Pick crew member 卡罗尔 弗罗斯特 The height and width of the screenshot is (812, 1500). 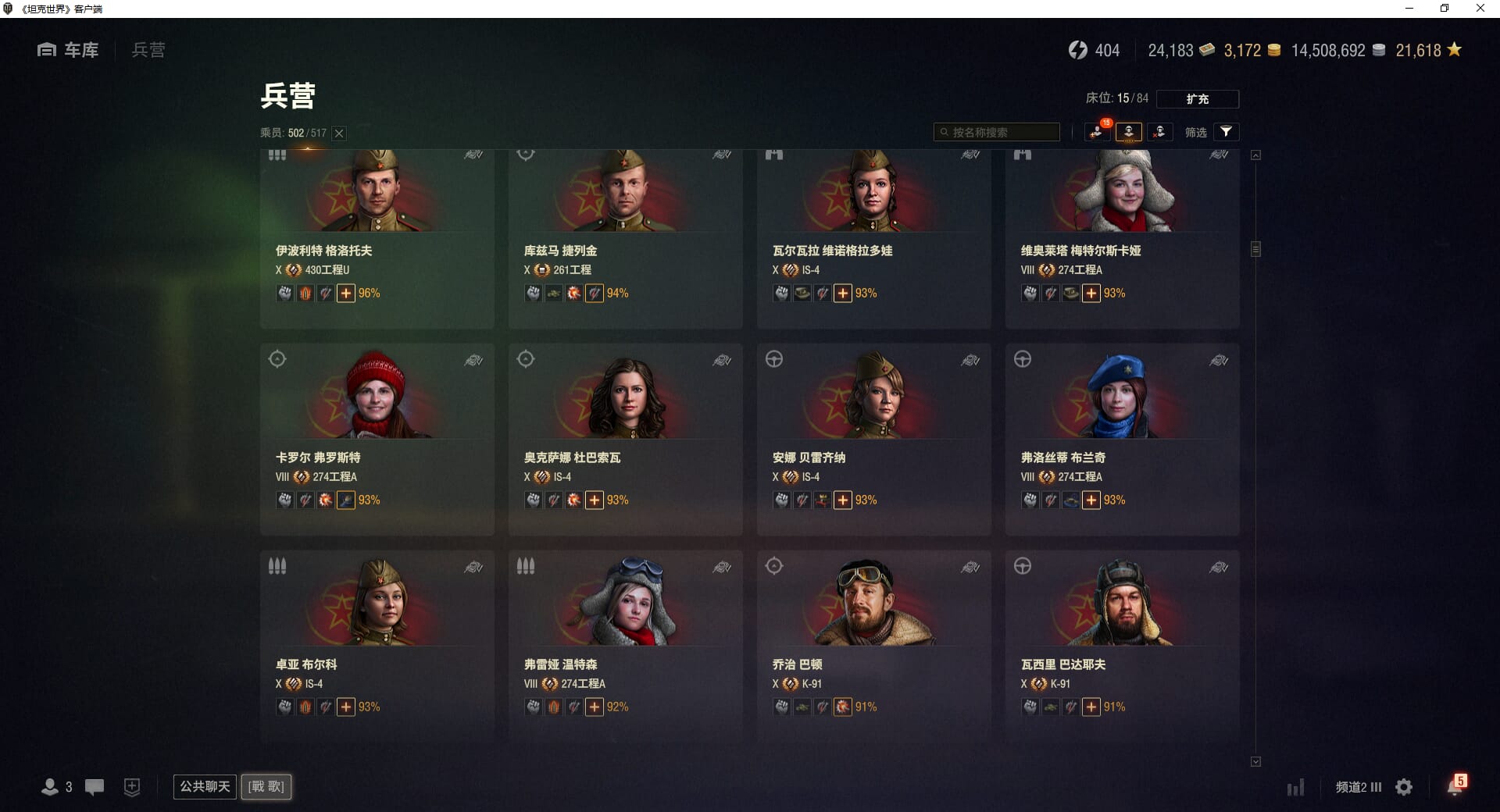point(377,439)
